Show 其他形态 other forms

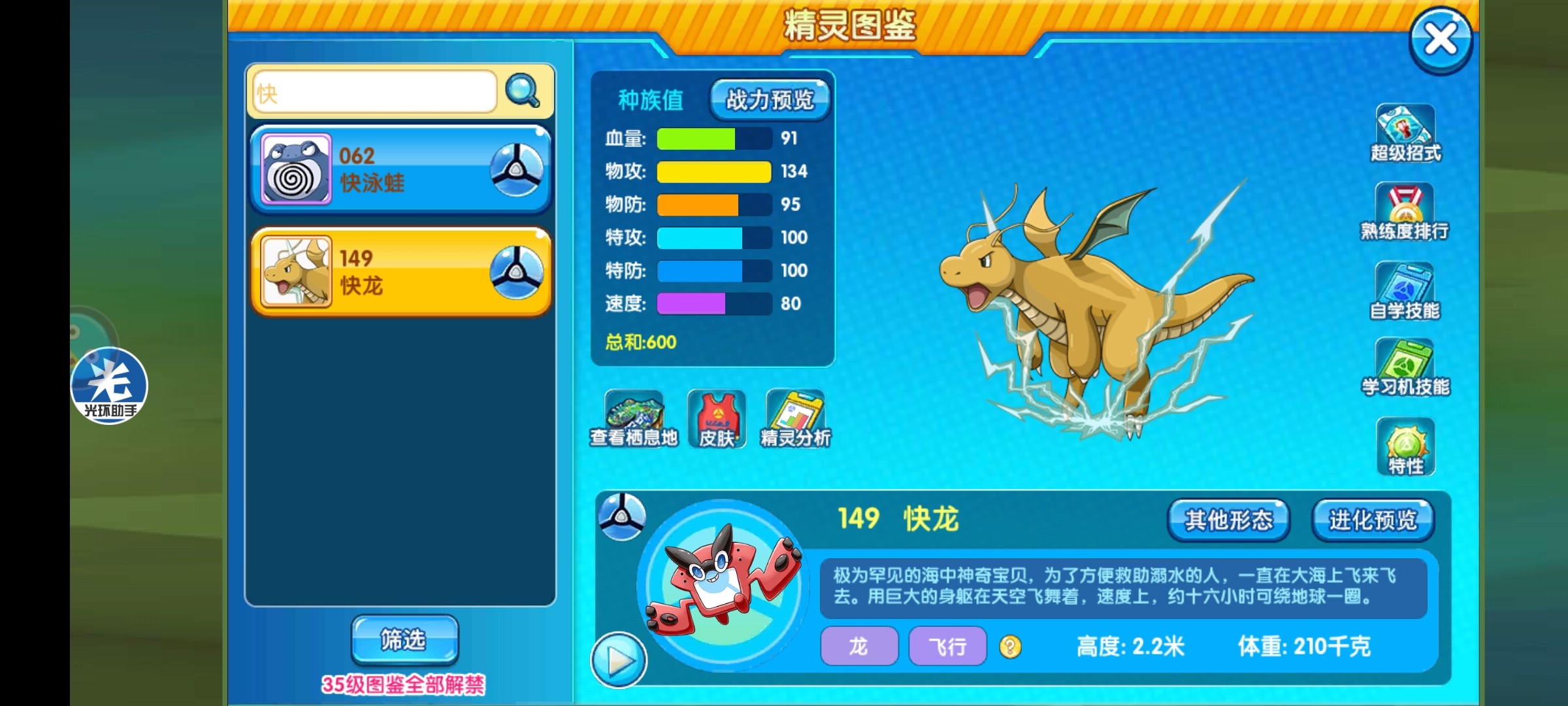(x=1228, y=520)
